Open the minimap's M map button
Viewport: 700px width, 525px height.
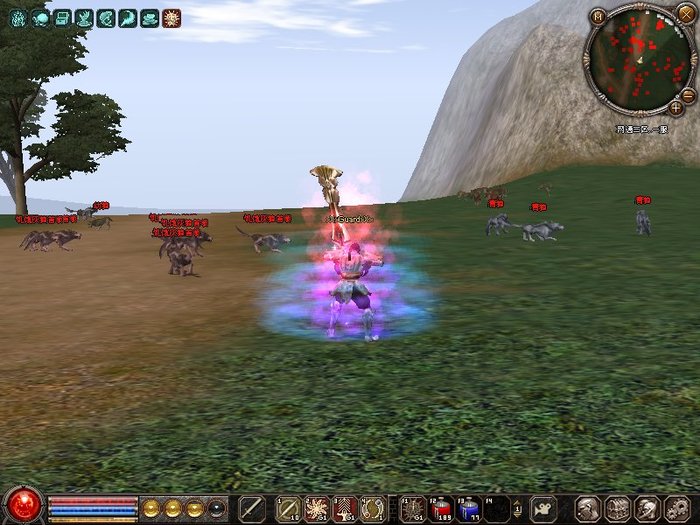(x=598, y=16)
